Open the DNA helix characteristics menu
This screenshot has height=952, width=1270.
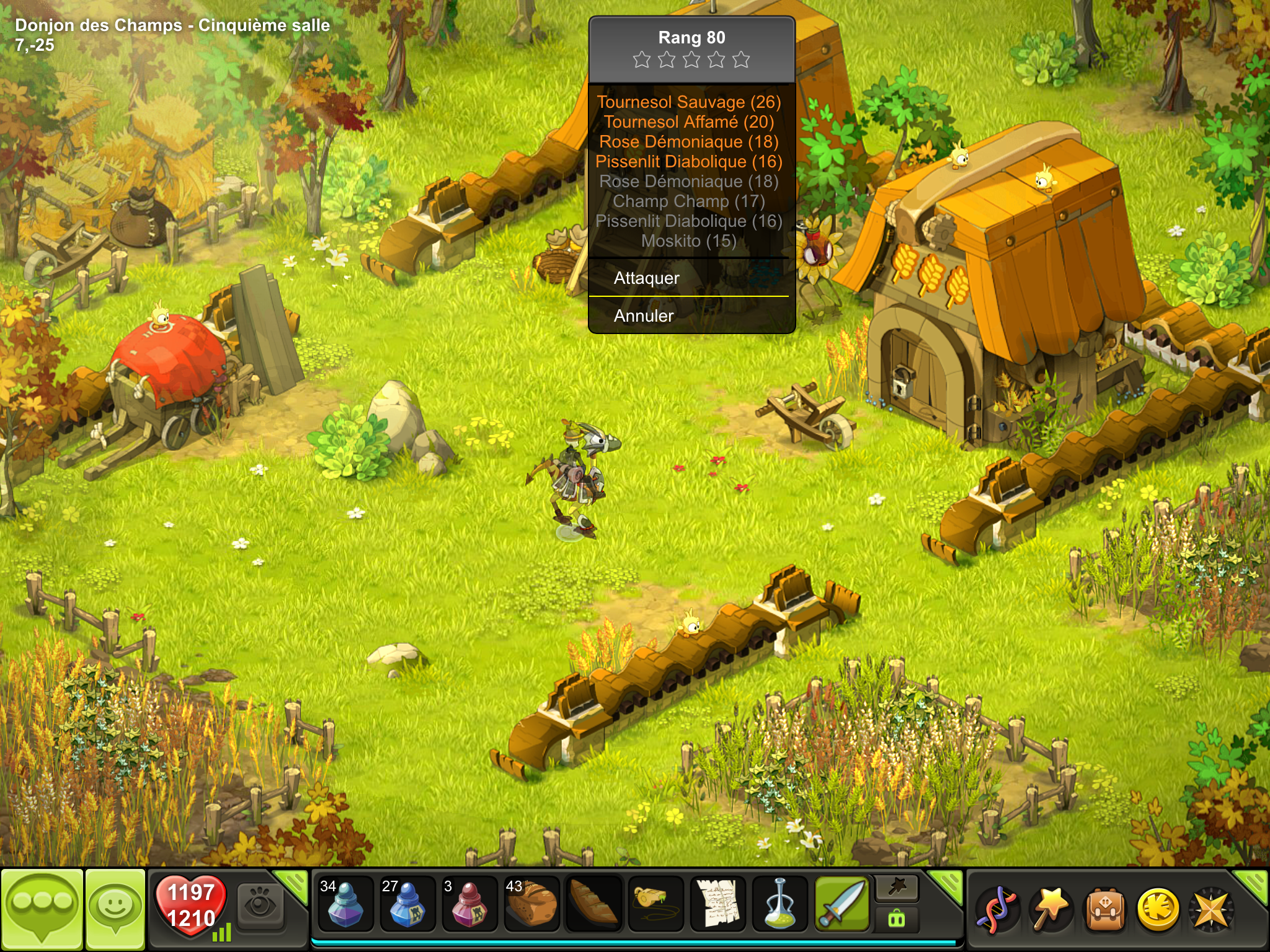coord(997,909)
